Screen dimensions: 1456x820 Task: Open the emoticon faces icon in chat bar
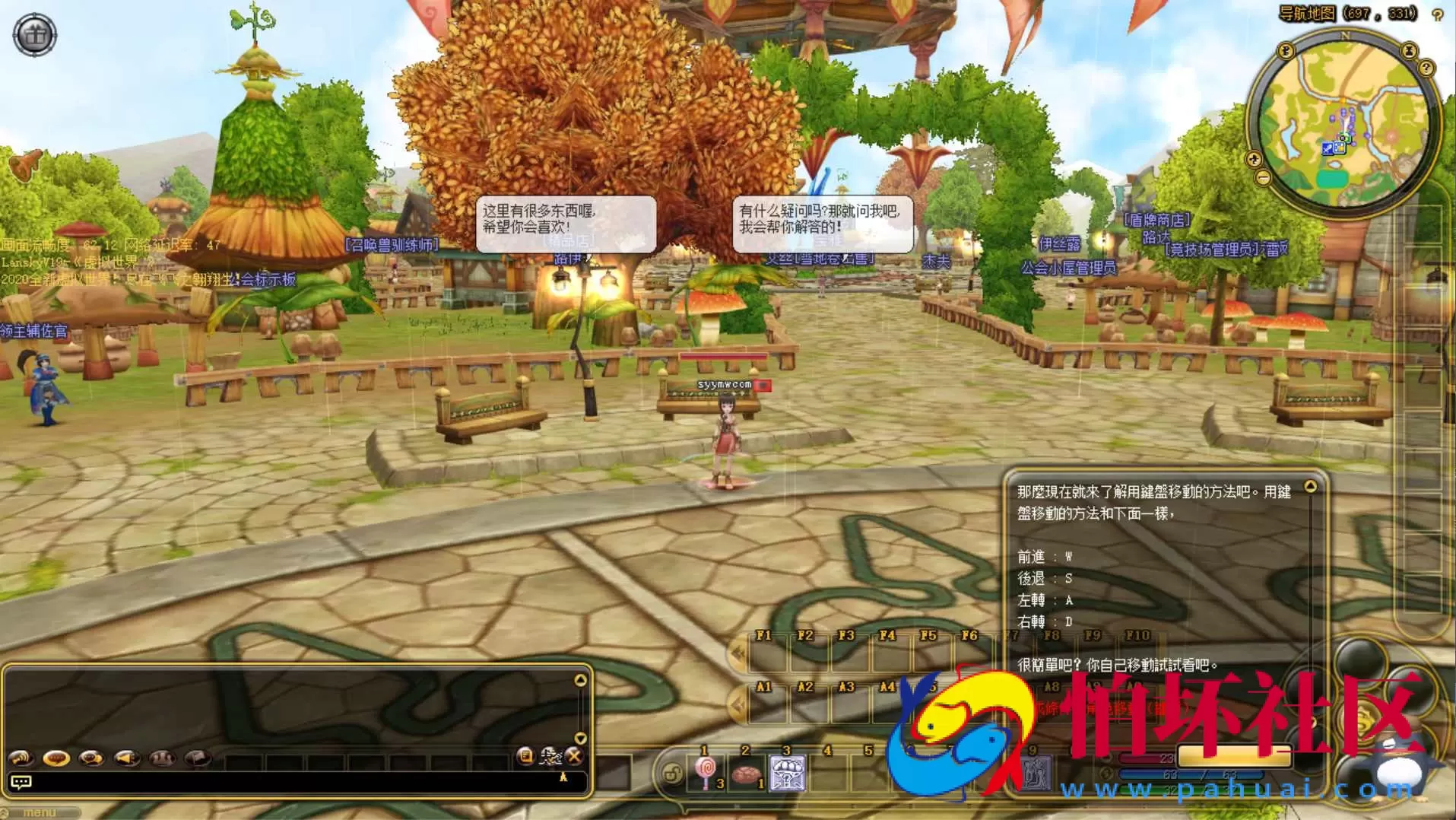coord(161,758)
